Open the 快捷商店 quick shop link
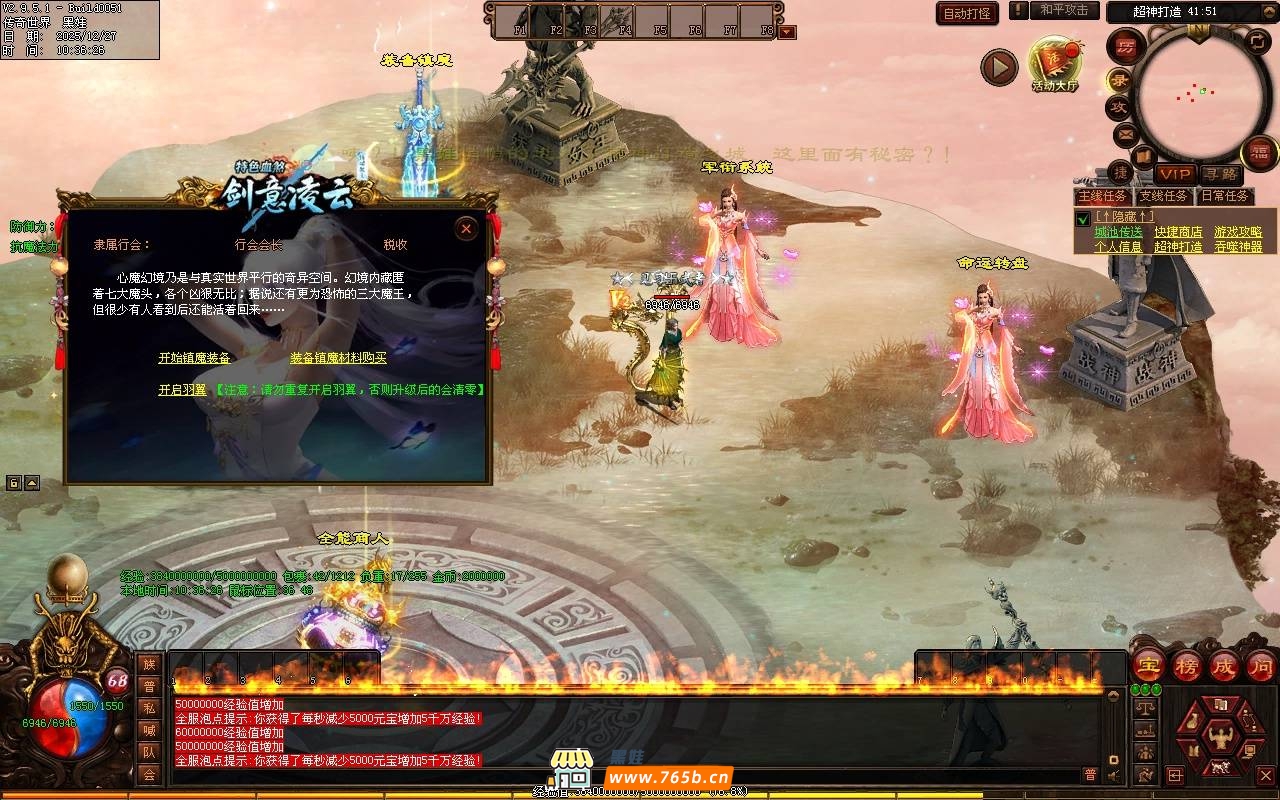The image size is (1280, 800). click(1178, 232)
